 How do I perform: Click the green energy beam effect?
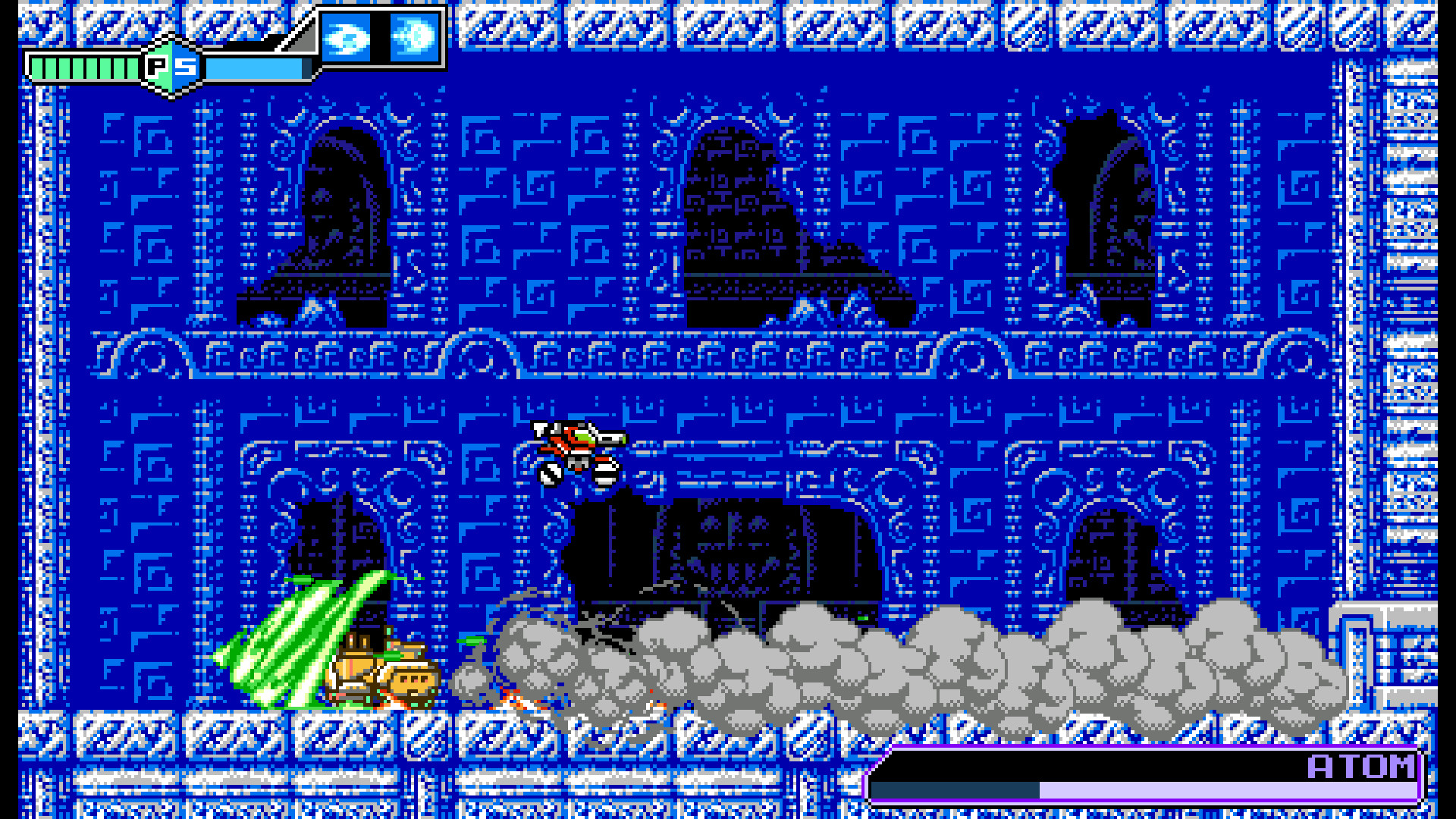click(x=296, y=641)
